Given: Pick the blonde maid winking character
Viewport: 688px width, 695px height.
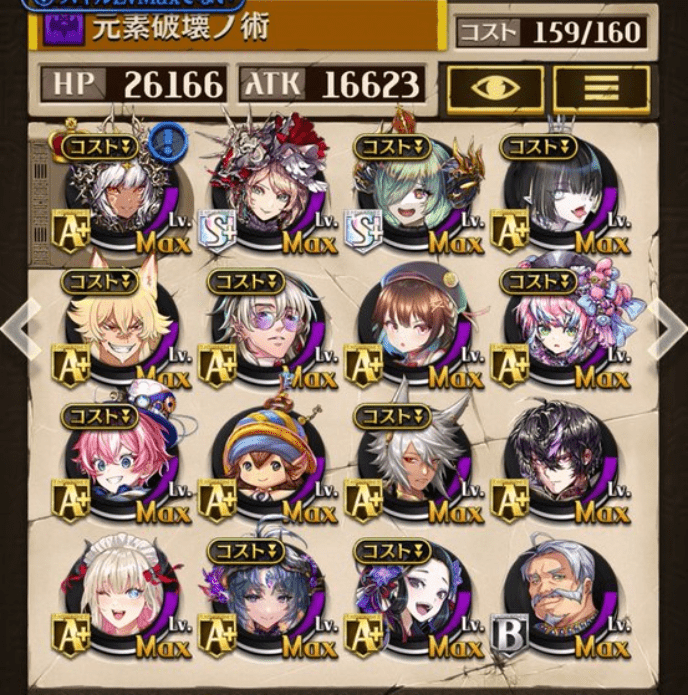Looking at the screenshot, I should click(119, 593).
